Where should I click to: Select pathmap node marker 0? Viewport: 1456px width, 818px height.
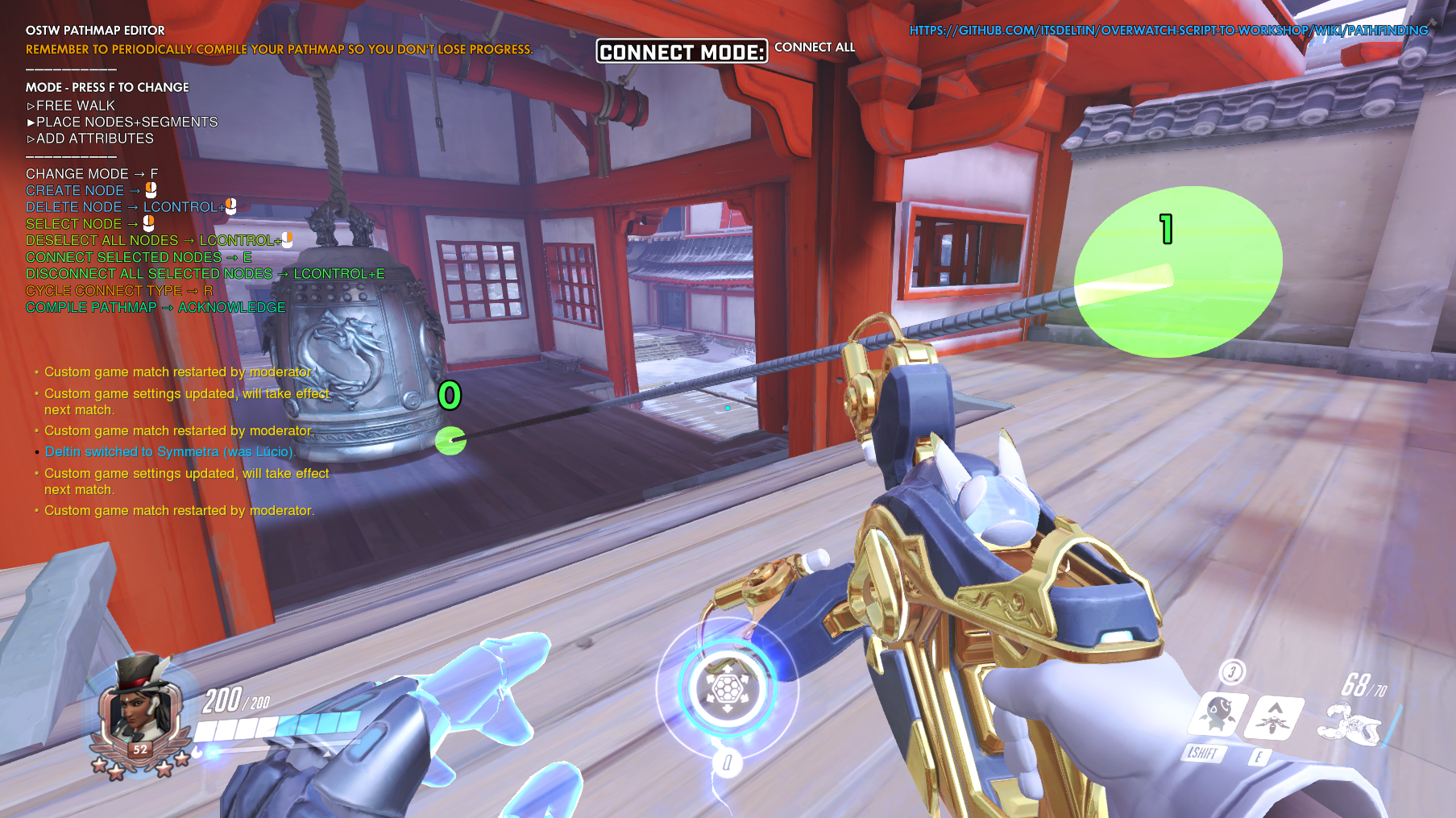click(x=450, y=440)
